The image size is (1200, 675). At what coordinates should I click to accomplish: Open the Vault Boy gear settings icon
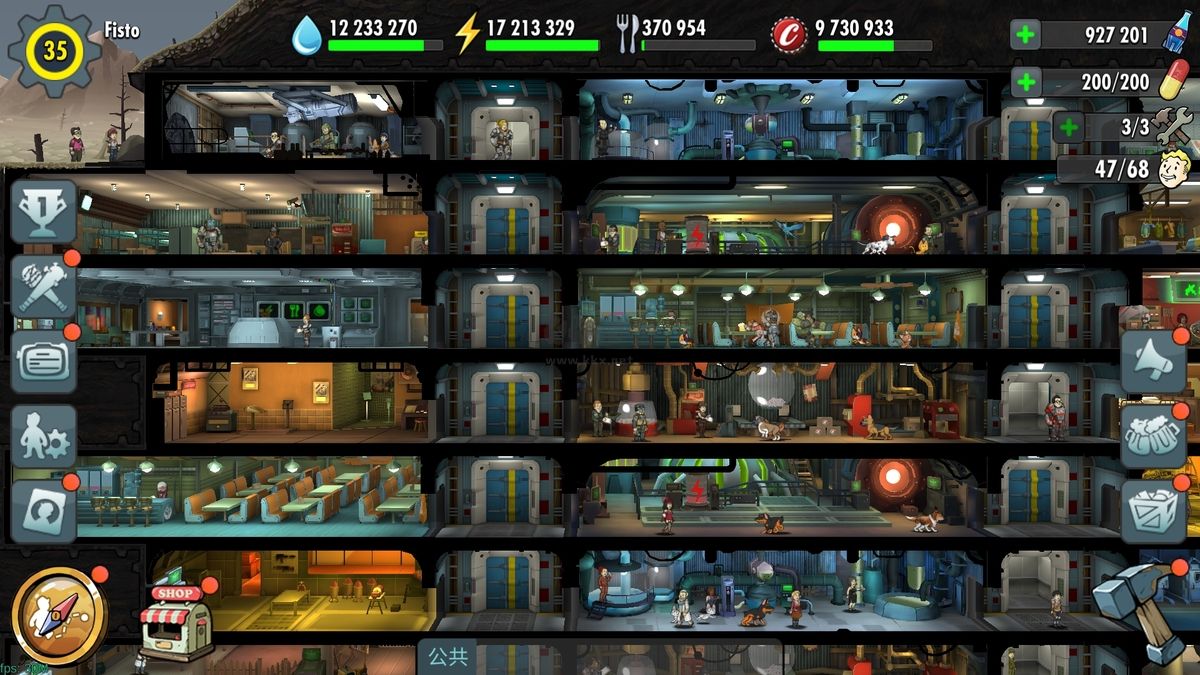44,436
